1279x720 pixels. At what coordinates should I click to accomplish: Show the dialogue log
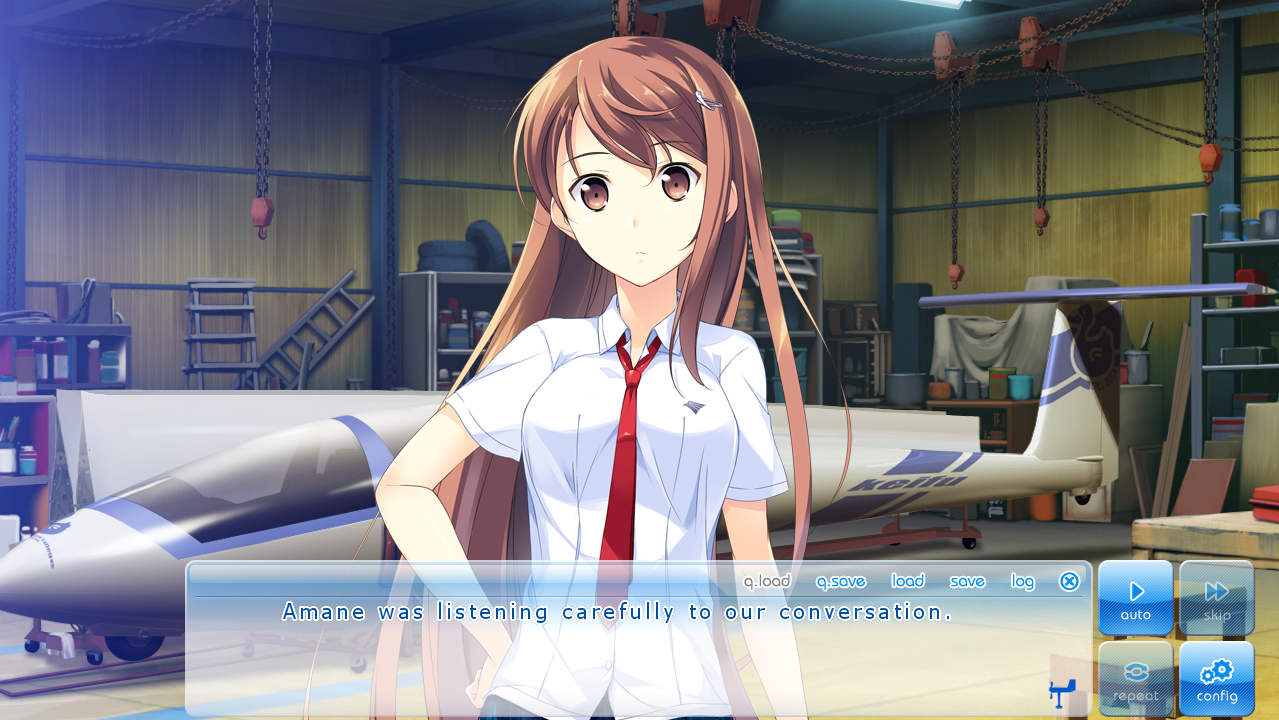(x=1022, y=582)
